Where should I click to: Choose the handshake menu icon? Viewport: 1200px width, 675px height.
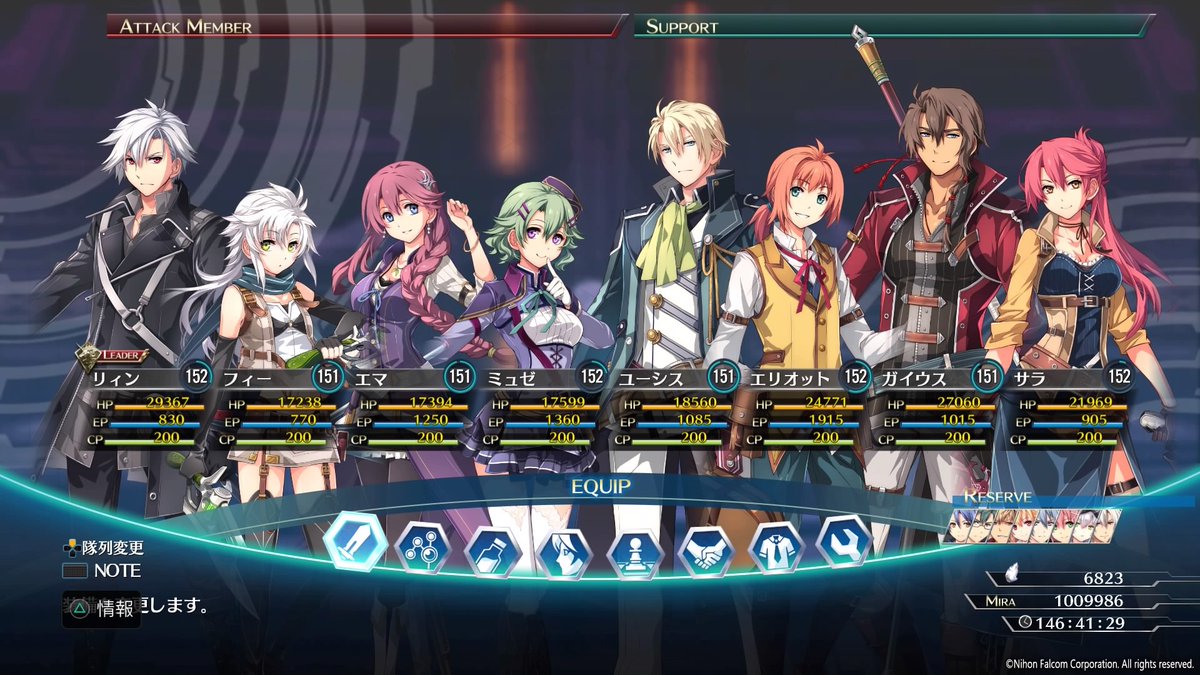point(707,551)
